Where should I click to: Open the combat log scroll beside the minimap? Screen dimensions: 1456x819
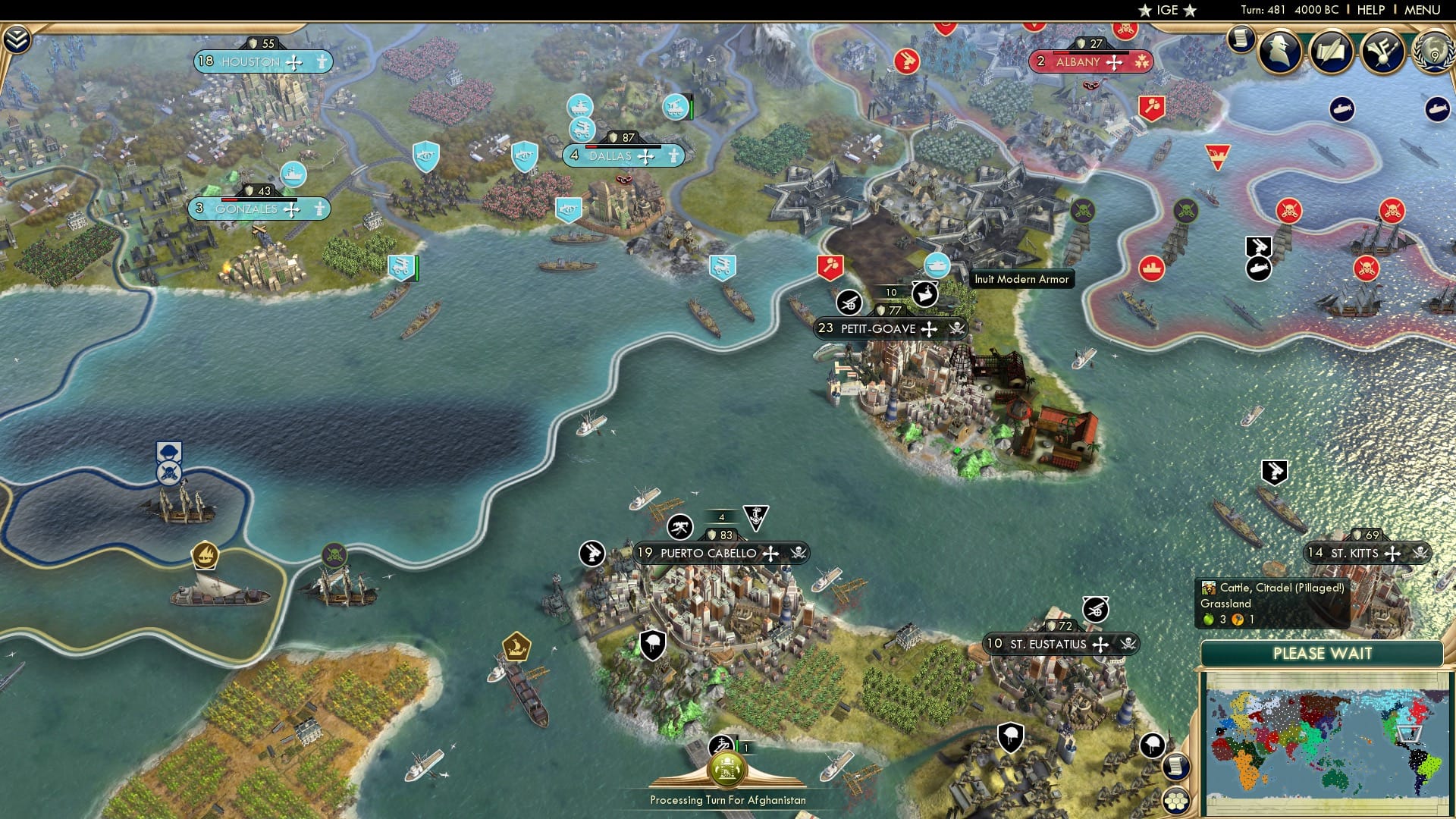coord(1177,767)
